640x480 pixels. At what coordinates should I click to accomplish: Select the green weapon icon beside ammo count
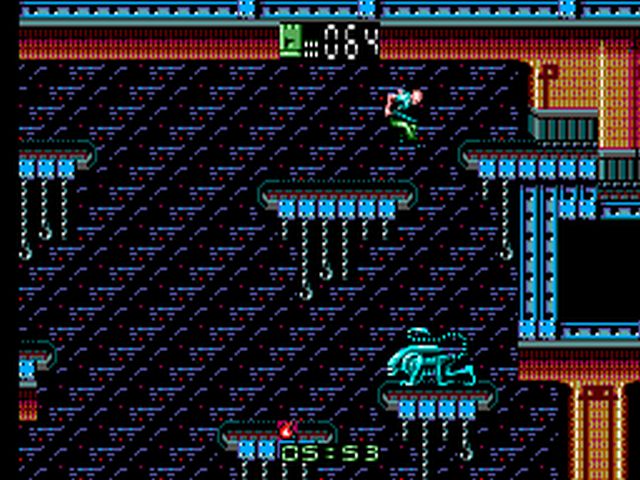click(291, 40)
